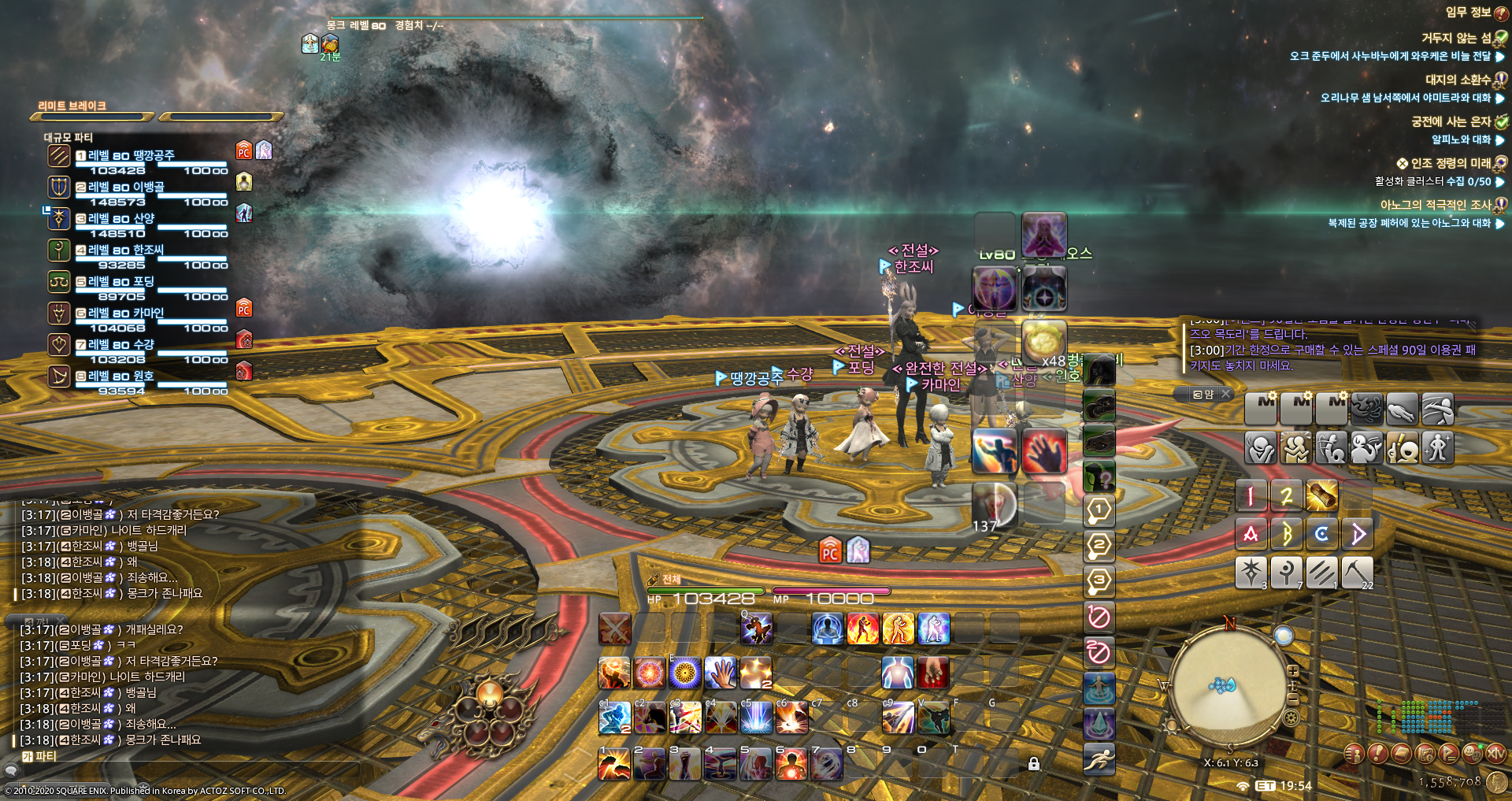
Task: Use the crossed swords action icon
Action: [614, 629]
